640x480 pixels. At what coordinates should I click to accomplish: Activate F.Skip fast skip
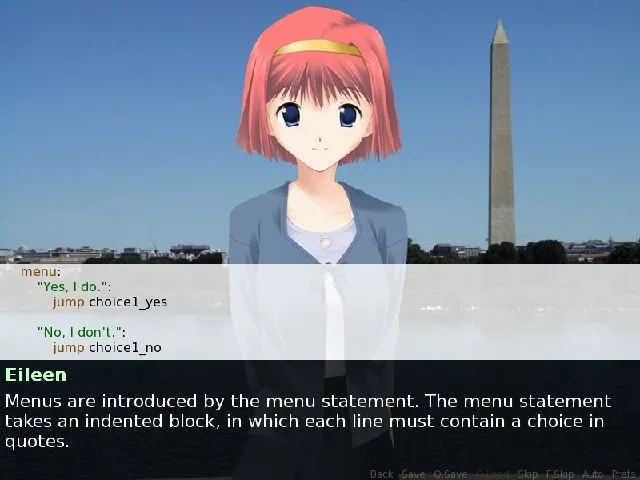click(560, 473)
